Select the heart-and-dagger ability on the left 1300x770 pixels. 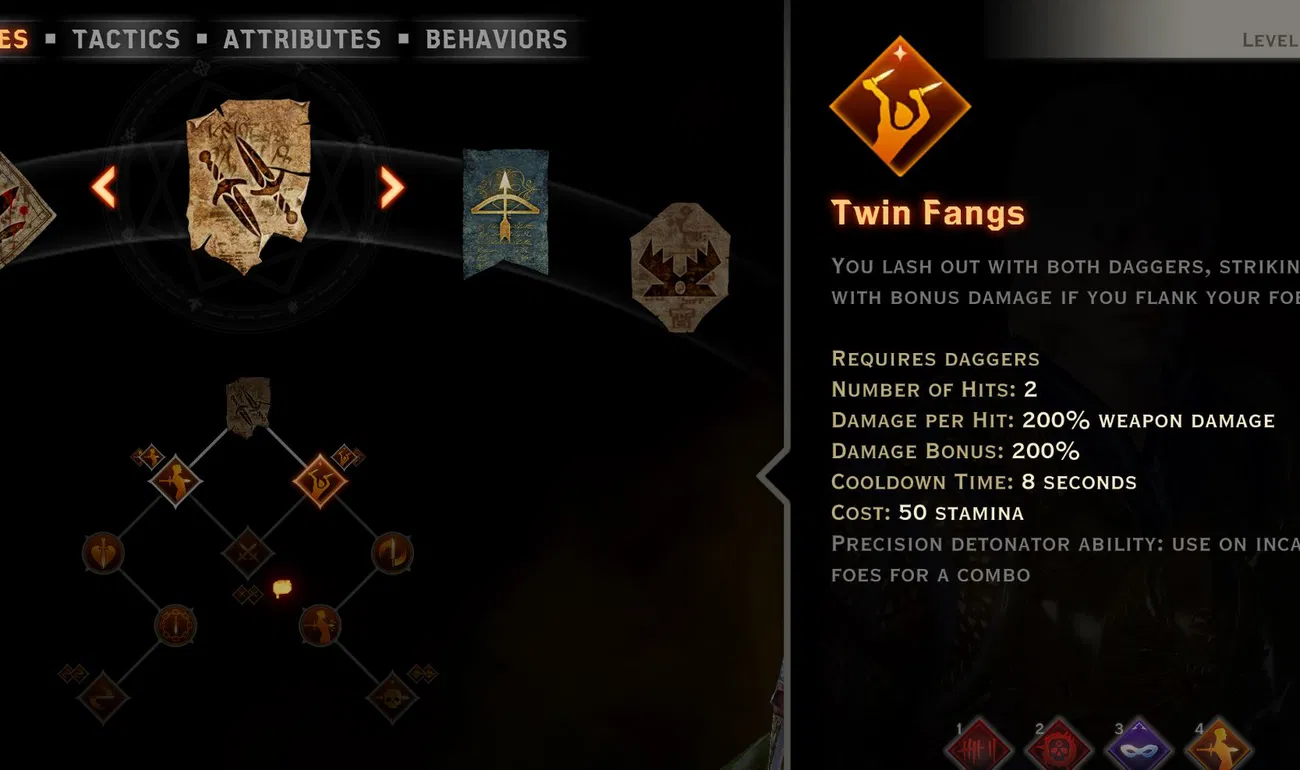(101, 552)
